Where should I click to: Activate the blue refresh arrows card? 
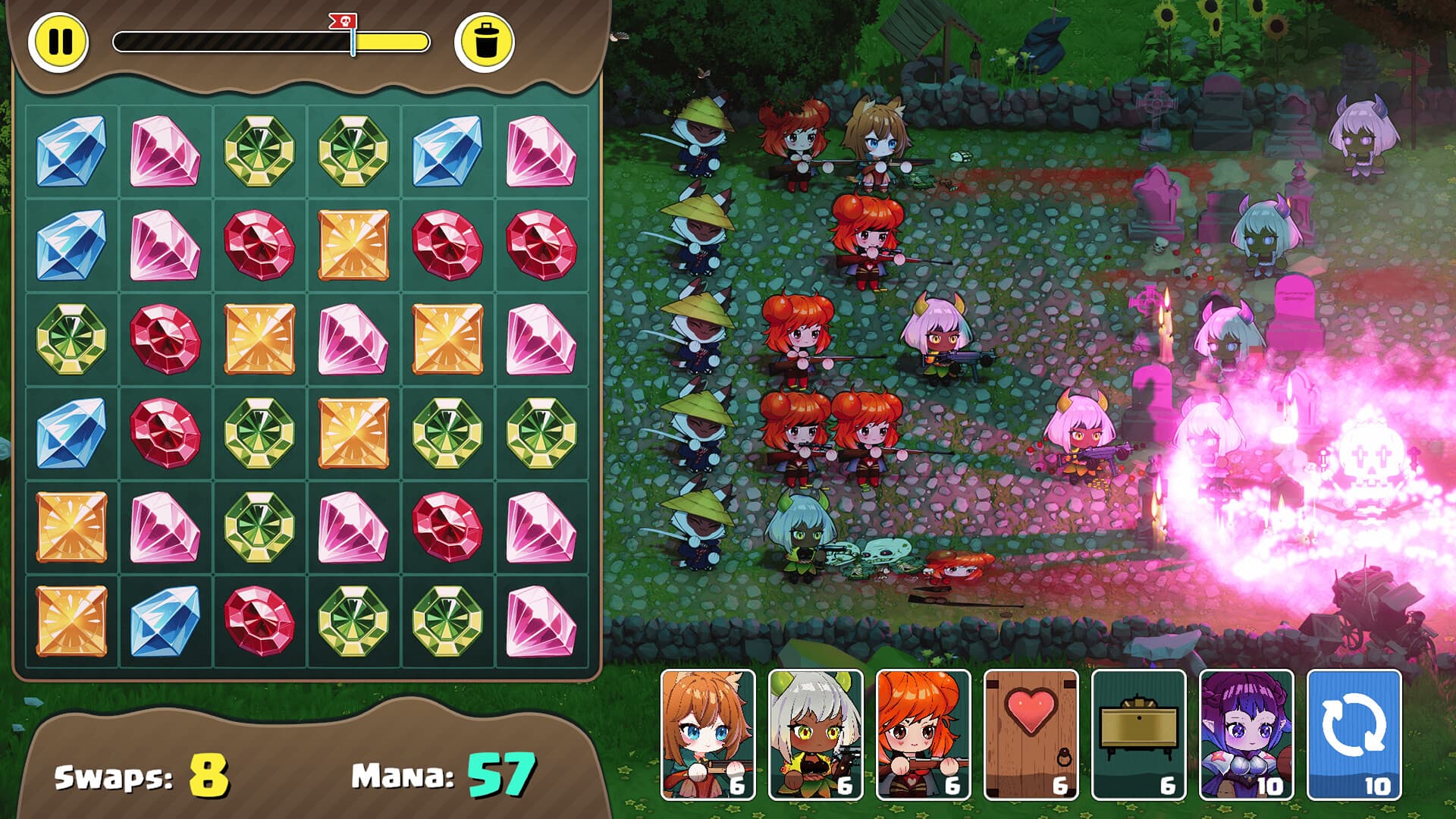pyautogui.click(x=1354, y=734)
